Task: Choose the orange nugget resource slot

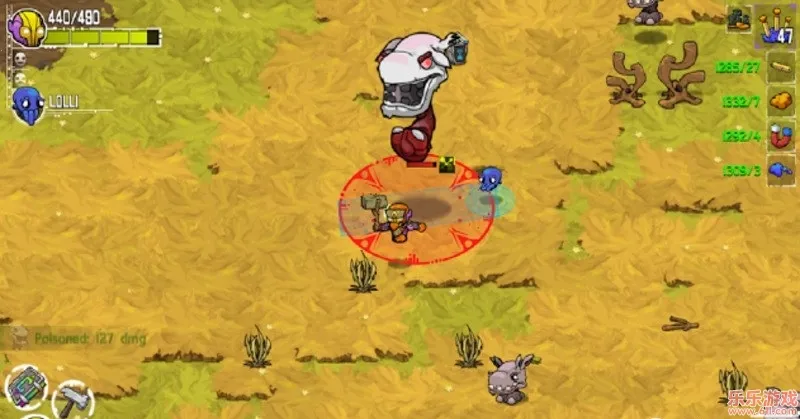Action: click(779, 102)
